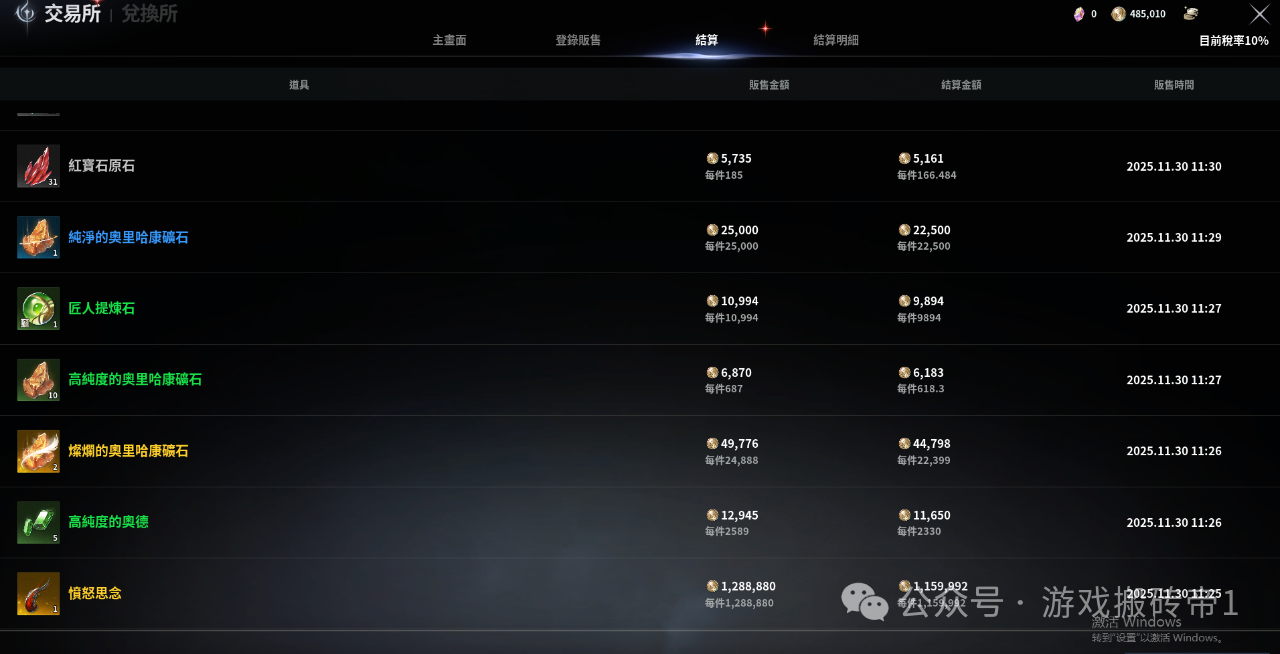The height and width of the screenshot is (654, 1280).
Task: Switch to the 兌換所 section
Action: (150, 14)
